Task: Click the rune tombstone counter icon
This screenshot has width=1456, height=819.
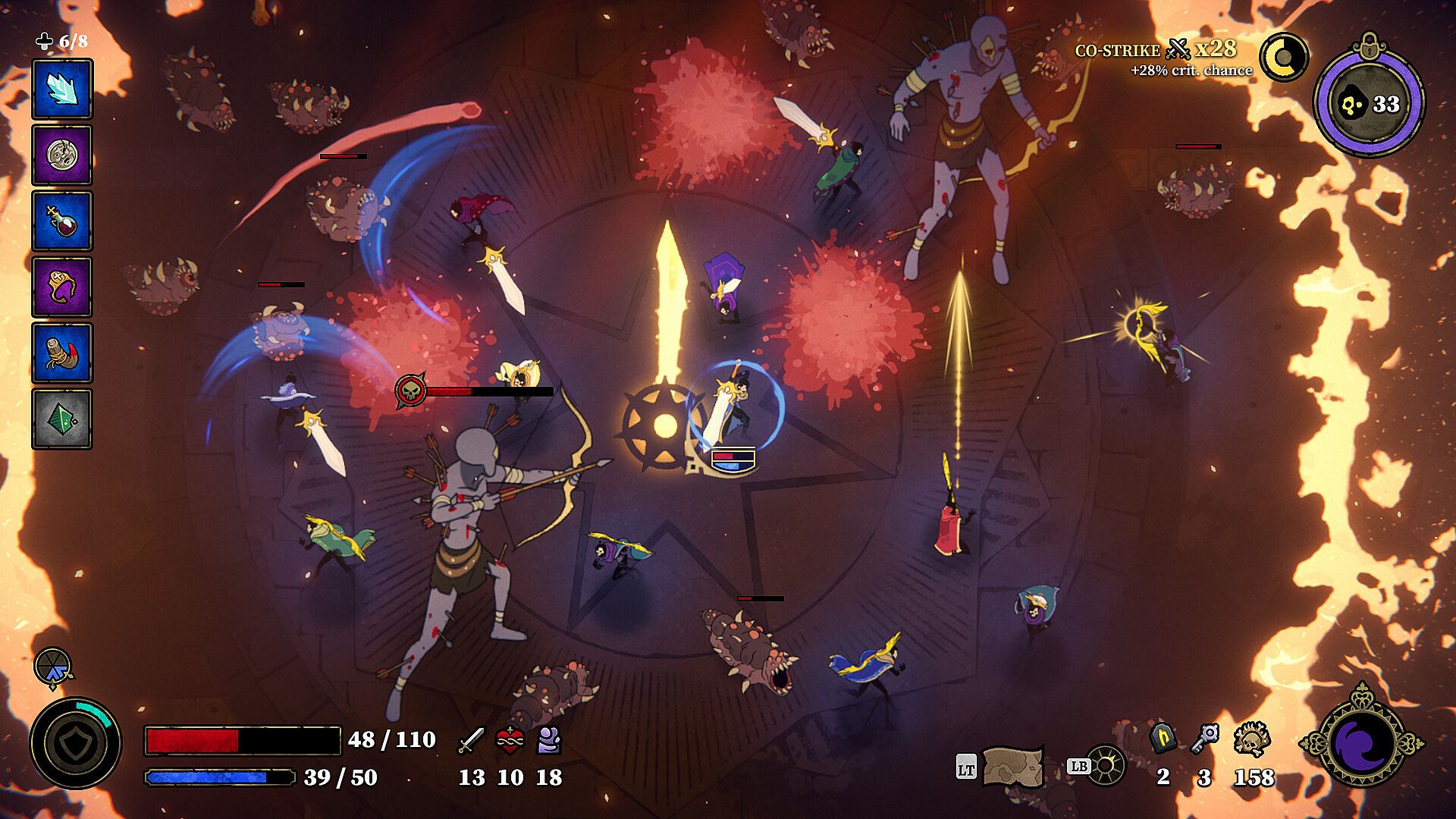Action: coord(1163,738)
